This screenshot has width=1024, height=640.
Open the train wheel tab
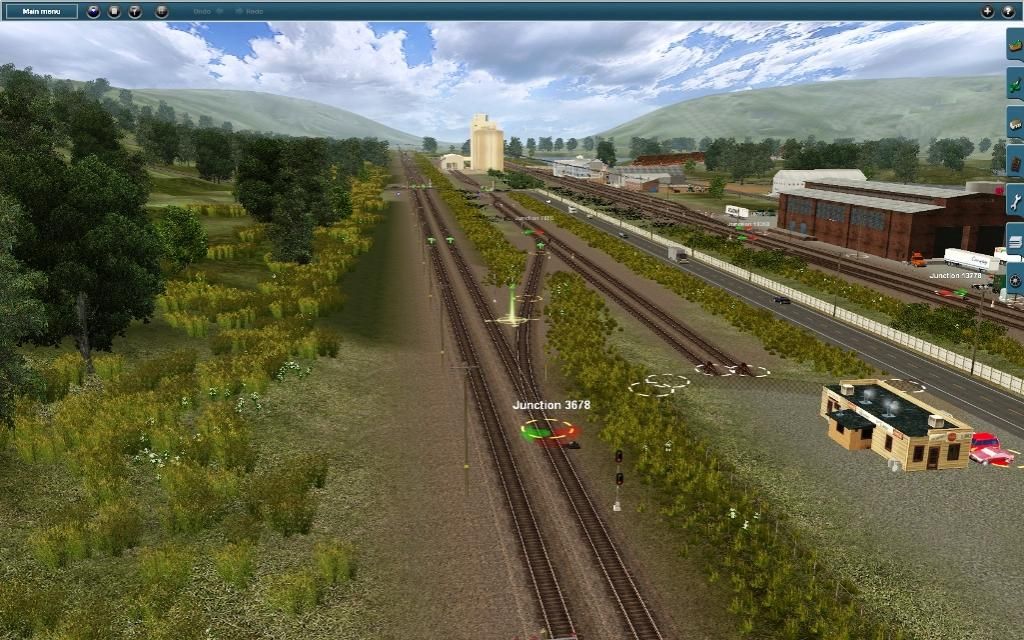pyautogui.click(x=1015, y=279)
